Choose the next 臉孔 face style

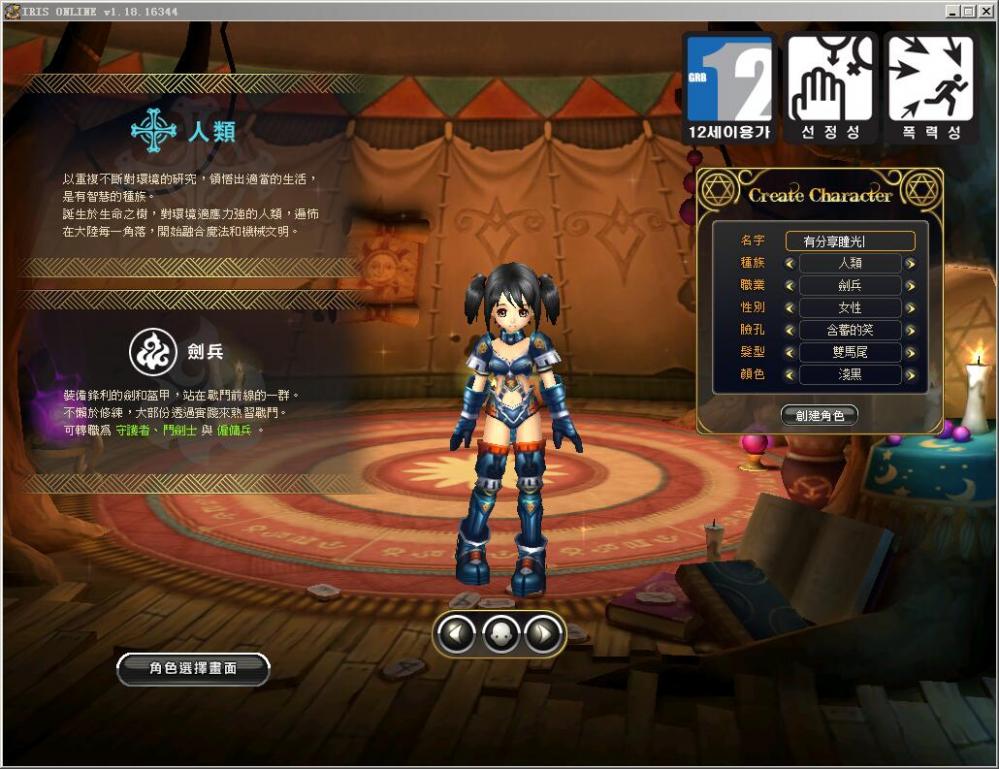(x=910, y=331)
